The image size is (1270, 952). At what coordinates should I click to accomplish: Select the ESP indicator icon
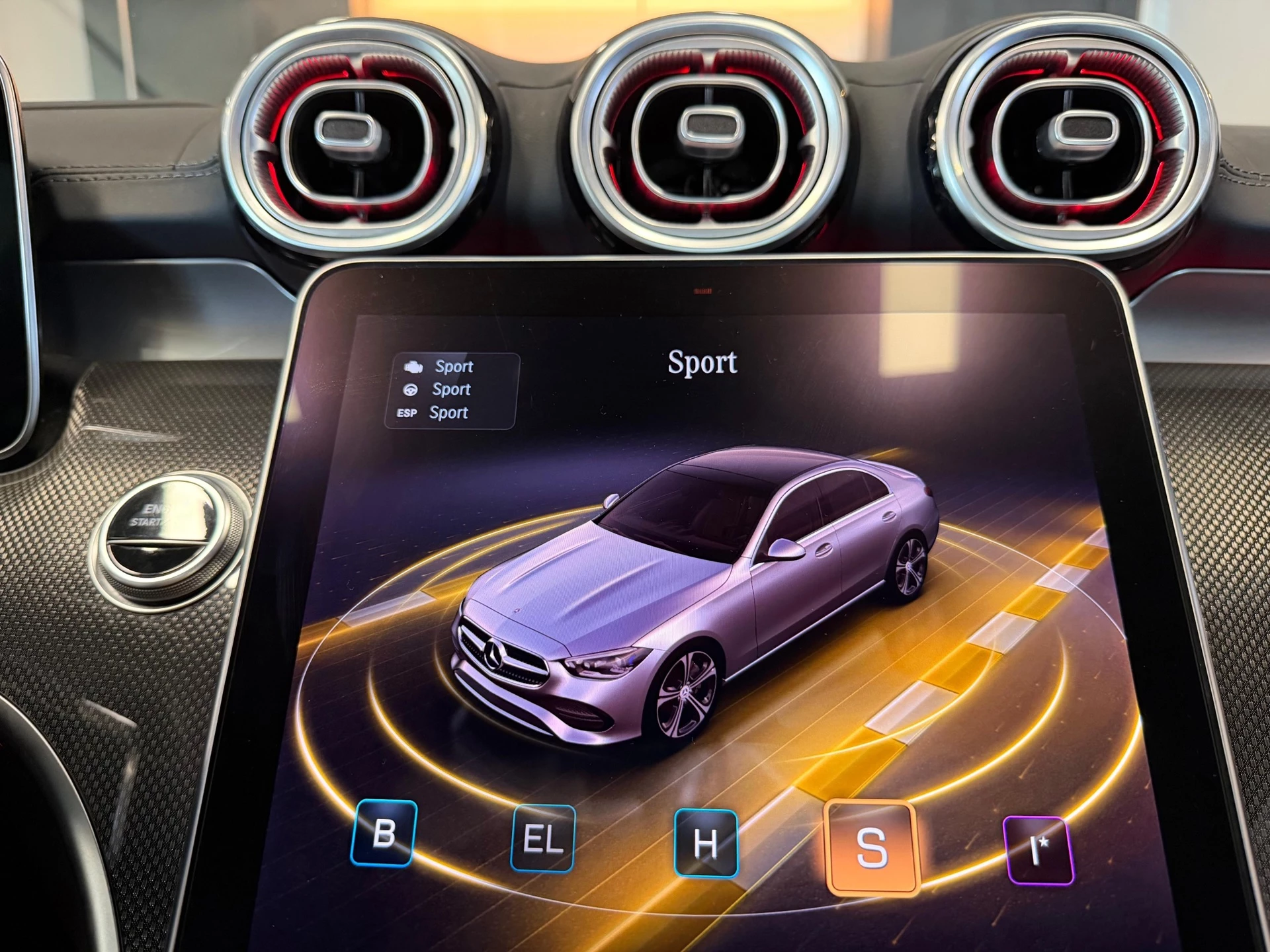click(x=408, y=413)
